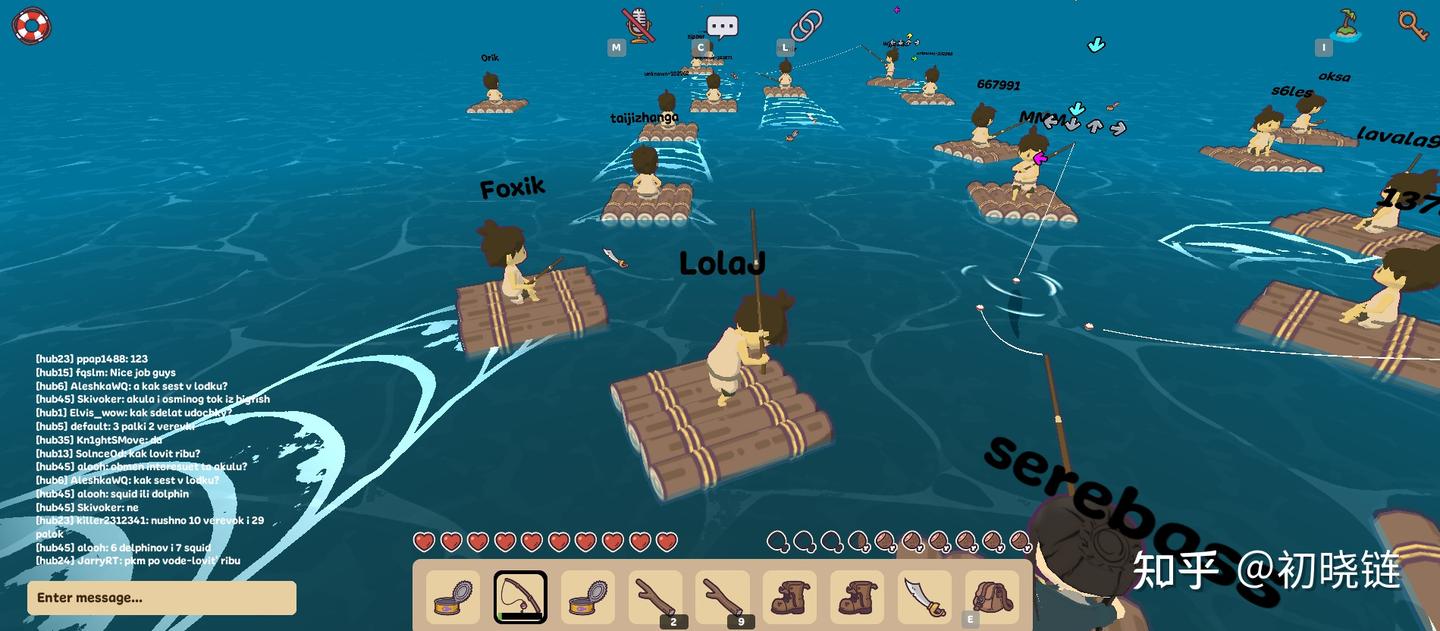Screen dimensions: 1440x631
Task: Click the lifebuoy icon
Action: (31, 26)
